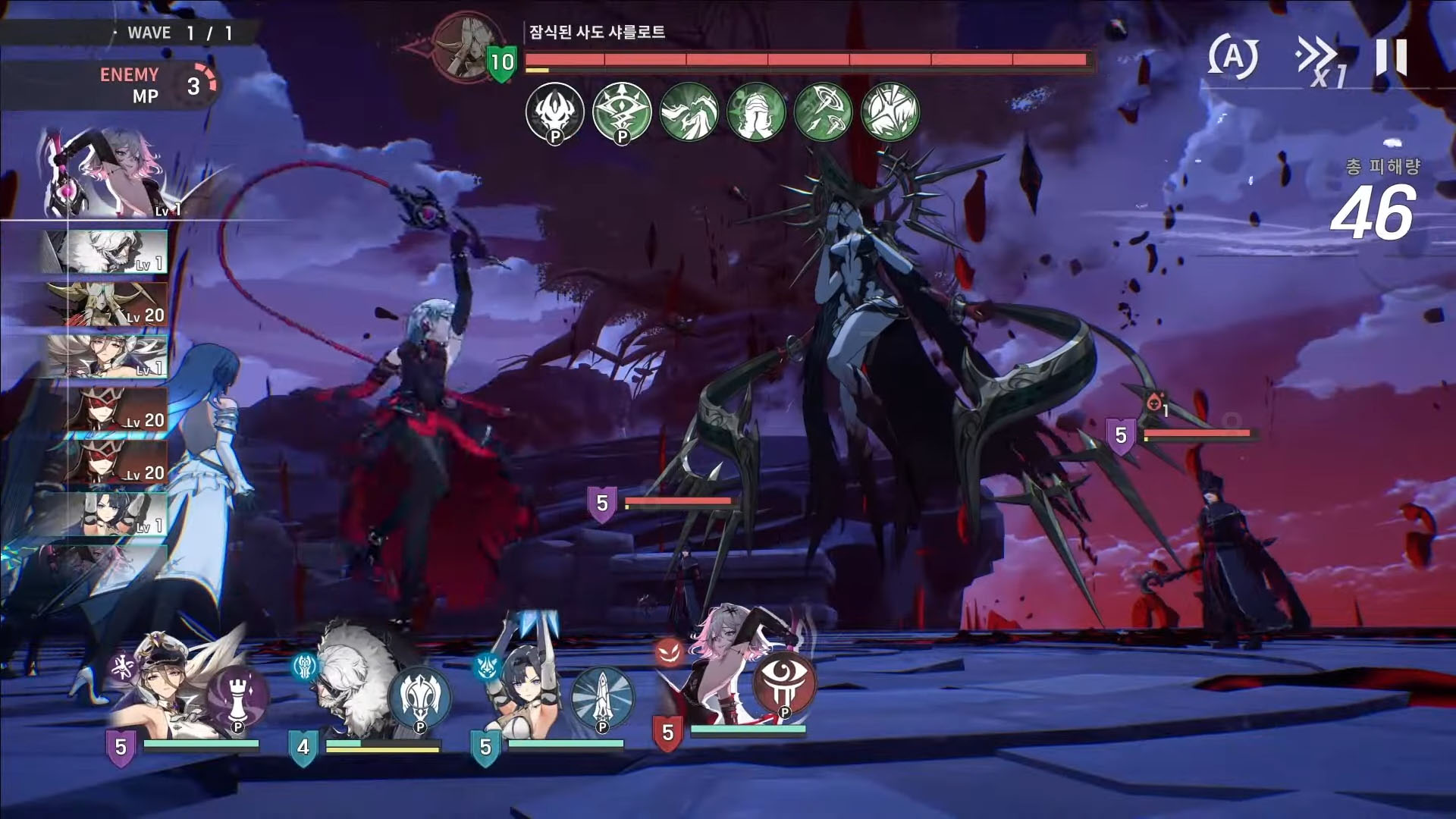
Task: Select white-bearded man in turn order
Action: point(106,251)
